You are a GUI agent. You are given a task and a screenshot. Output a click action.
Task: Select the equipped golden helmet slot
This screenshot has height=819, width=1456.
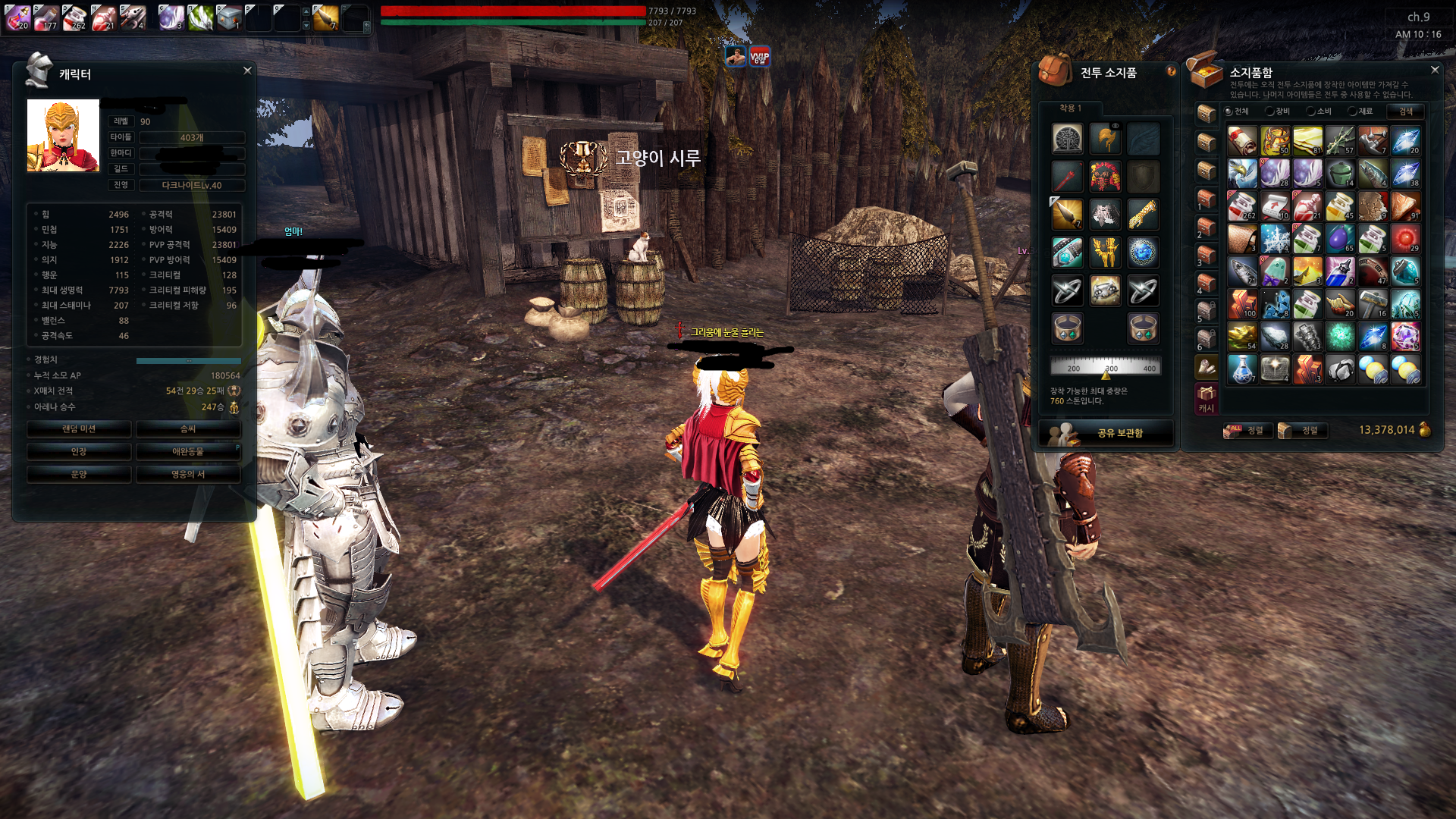(1105, 140)
